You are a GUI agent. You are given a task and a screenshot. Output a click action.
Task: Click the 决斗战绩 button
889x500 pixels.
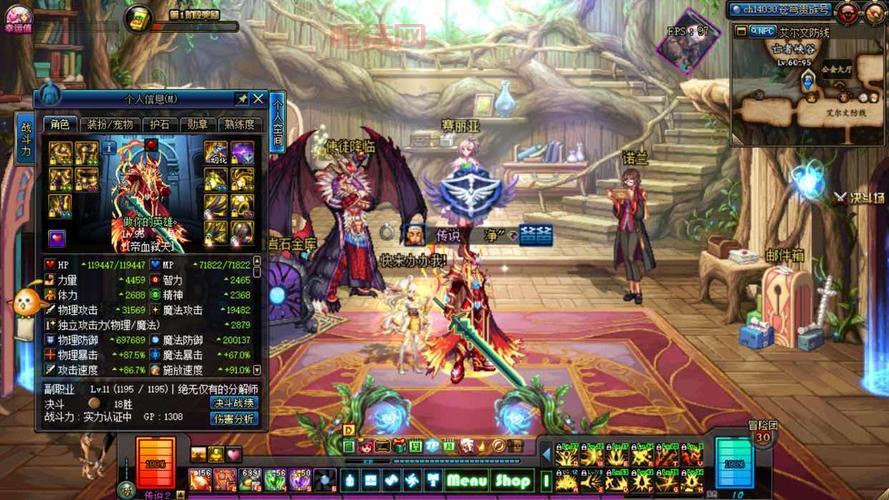pyautogui.click(x=234, y=403)
